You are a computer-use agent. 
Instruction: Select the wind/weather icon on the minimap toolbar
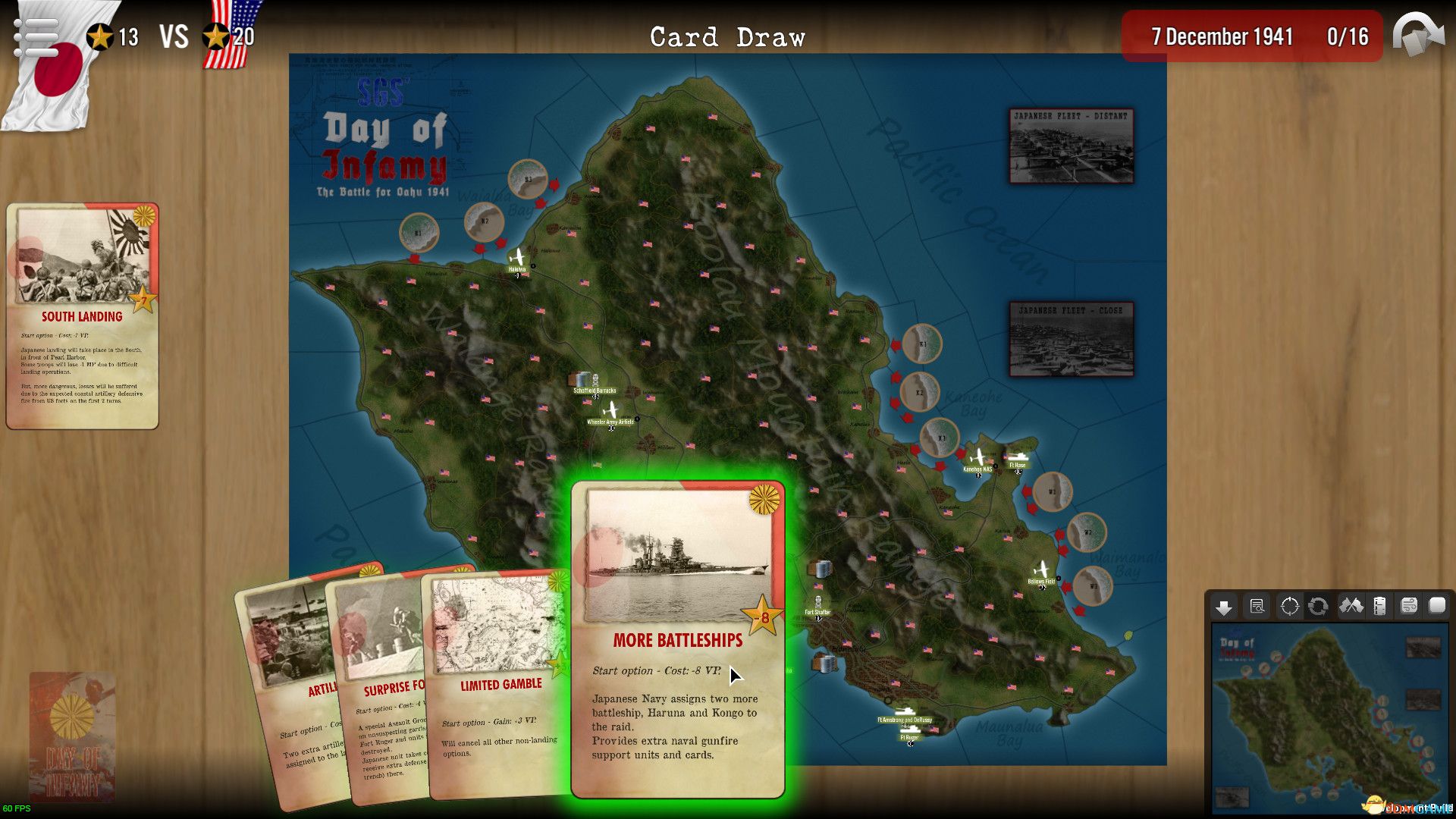click(x=1408, y=607)
